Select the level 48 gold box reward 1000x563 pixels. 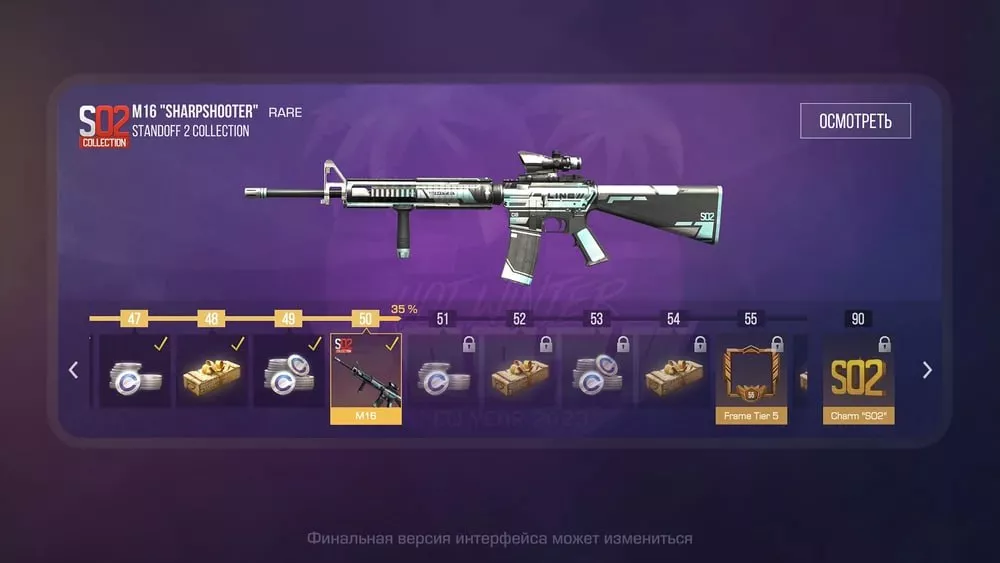211,371
